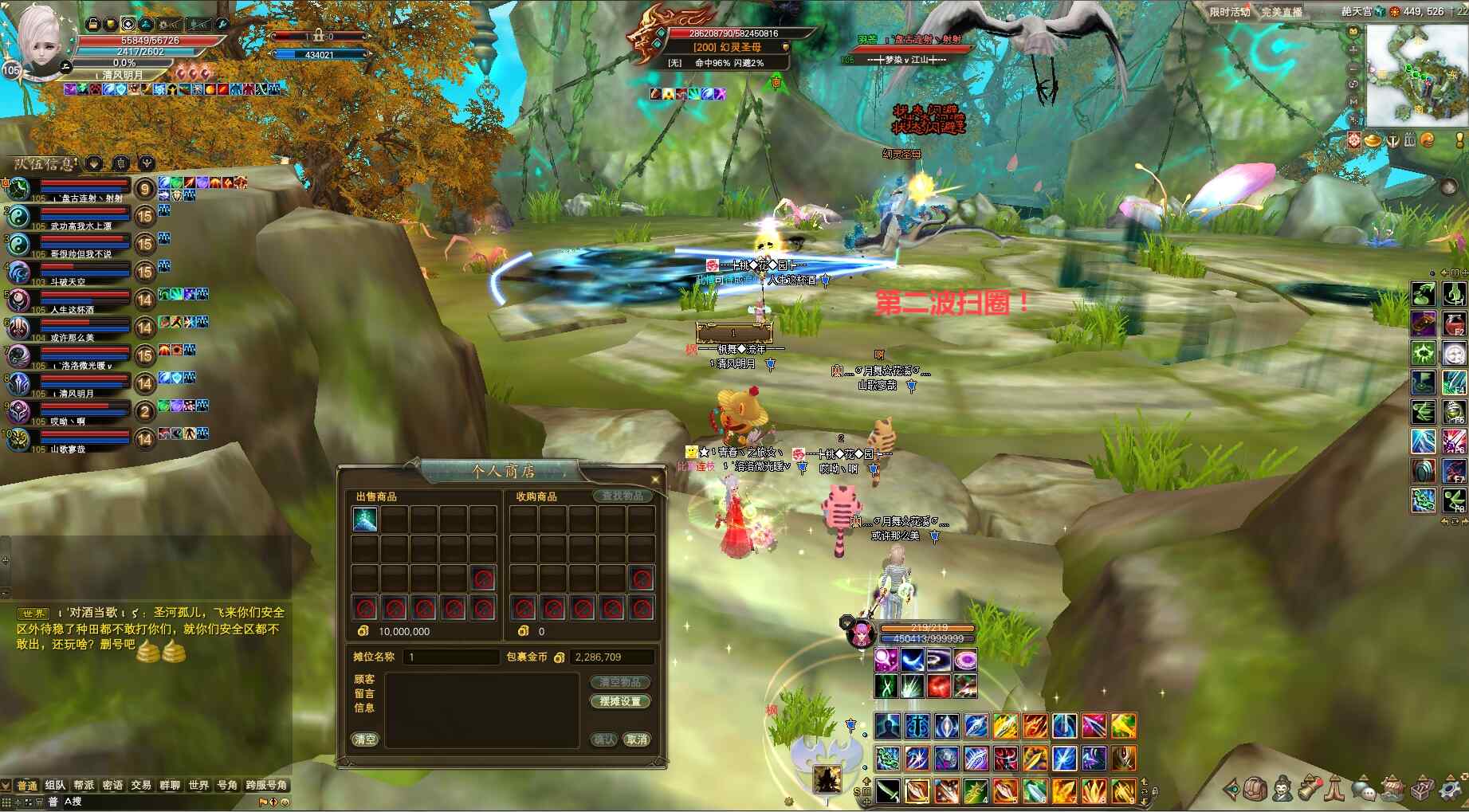
Task: Open the gold ingot shop icon
Action: click(1373, 140)
